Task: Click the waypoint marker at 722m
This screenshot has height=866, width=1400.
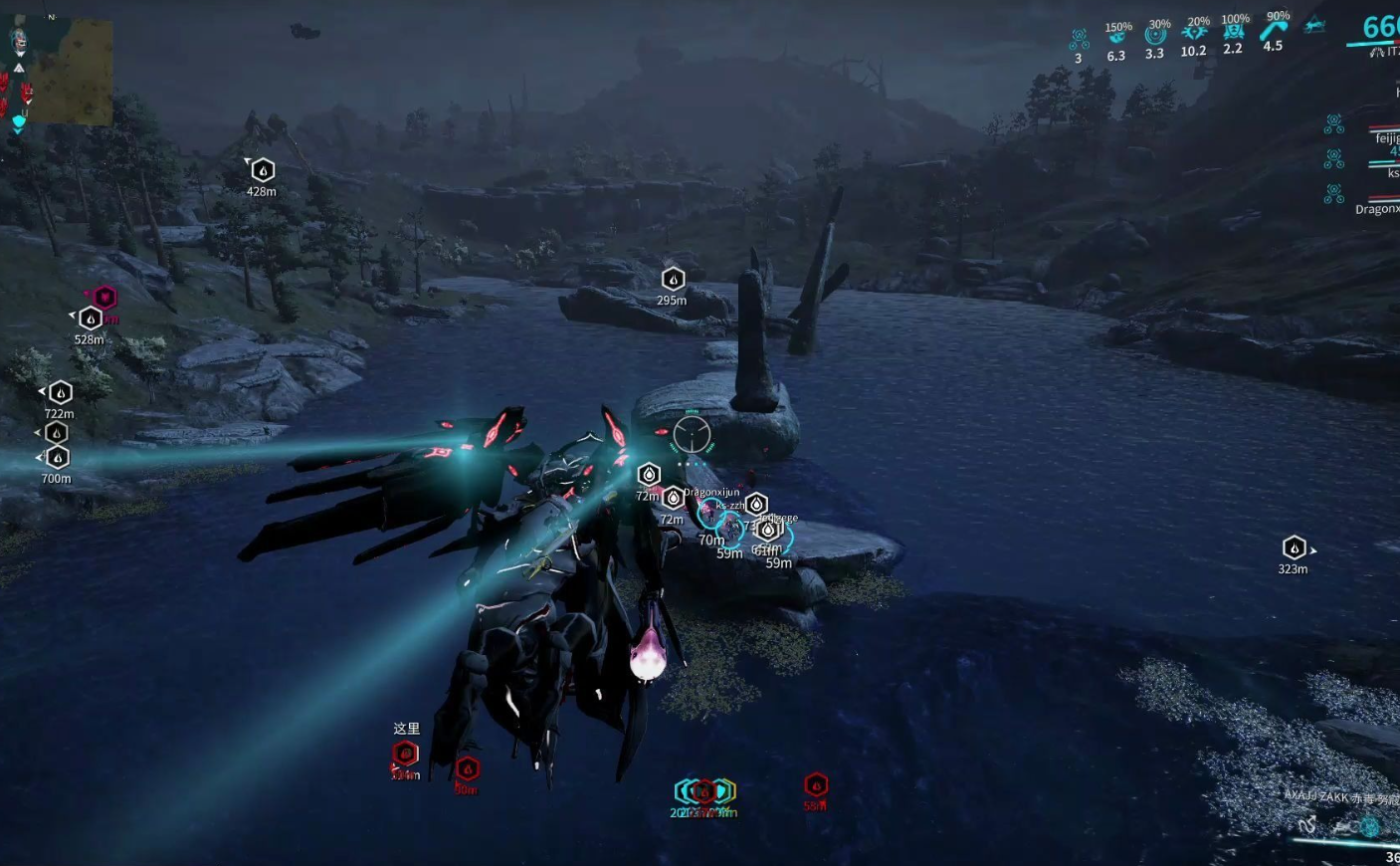Action: (61, 393)
